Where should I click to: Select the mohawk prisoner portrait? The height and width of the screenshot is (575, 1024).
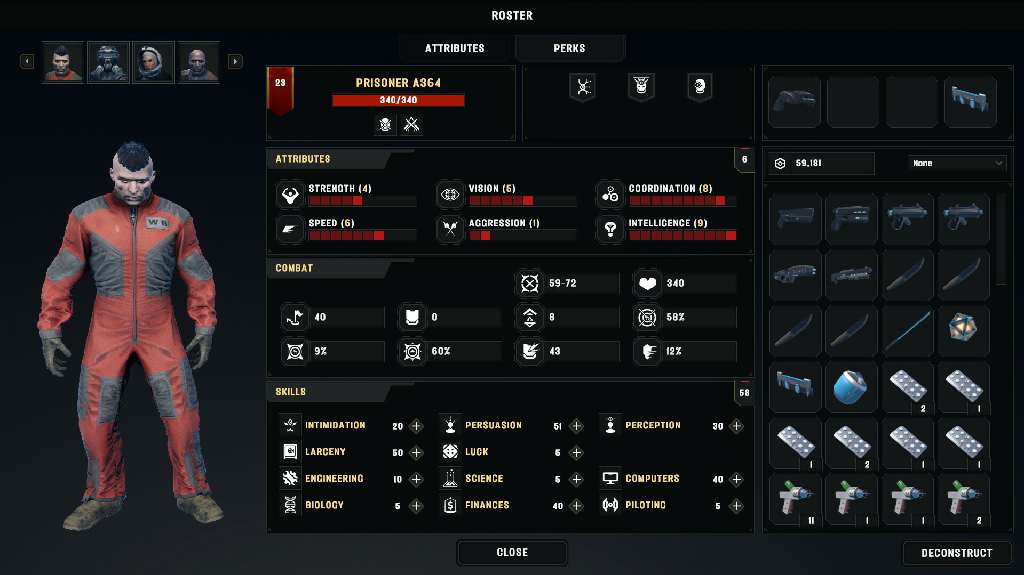(63, 62)
